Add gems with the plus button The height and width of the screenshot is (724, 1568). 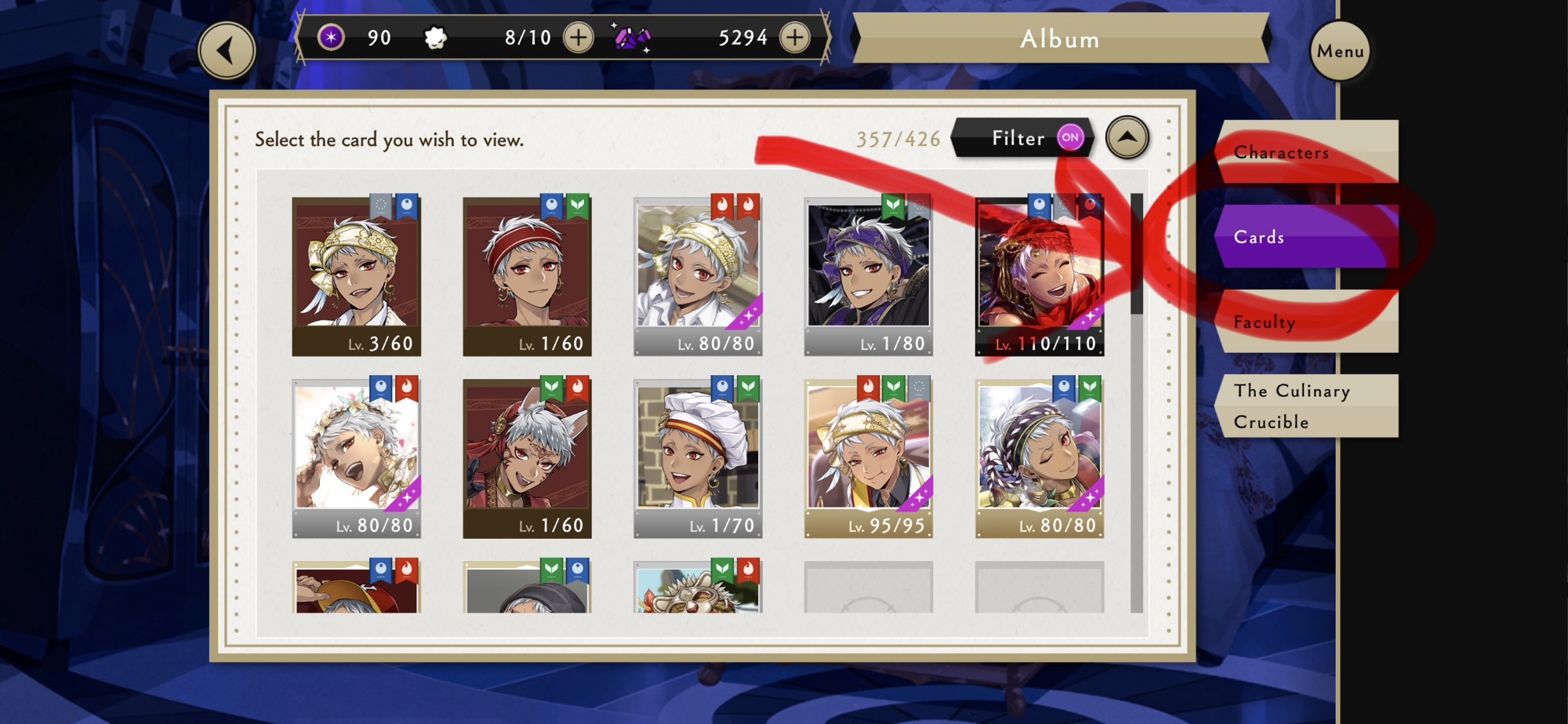click(795, 38)
